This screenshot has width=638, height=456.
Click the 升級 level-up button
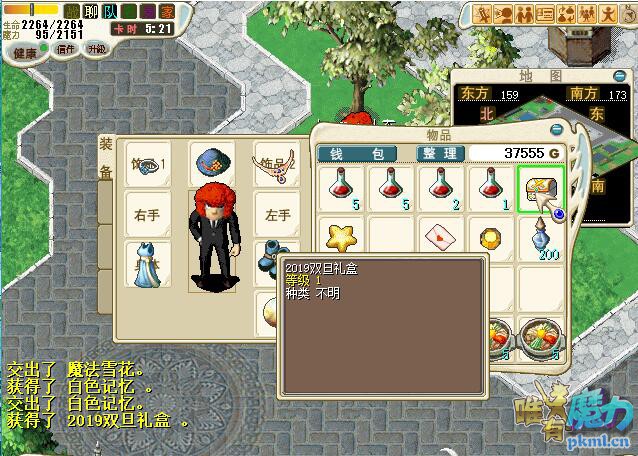coord(96,48)
